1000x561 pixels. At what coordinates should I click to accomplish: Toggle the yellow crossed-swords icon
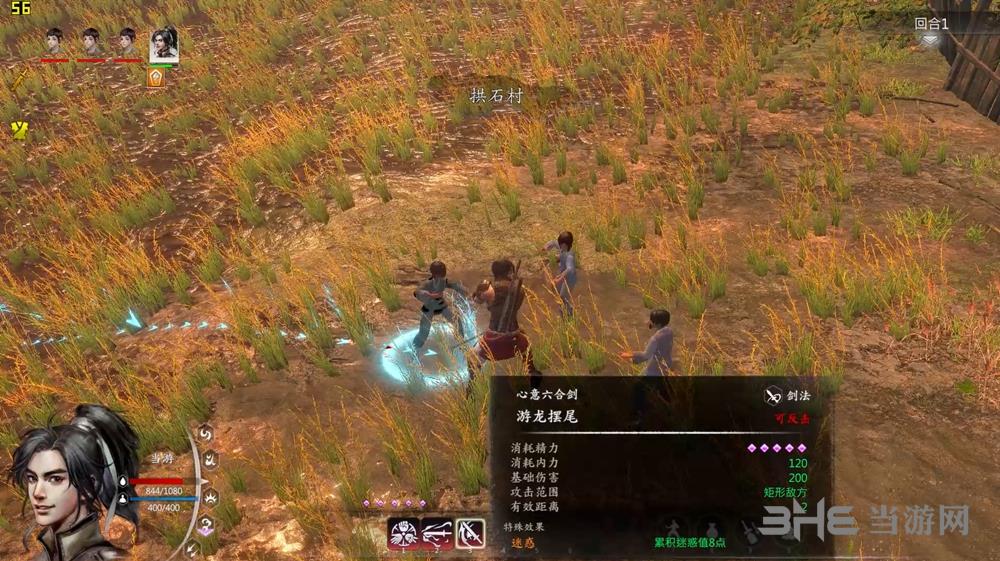[19, 129]
